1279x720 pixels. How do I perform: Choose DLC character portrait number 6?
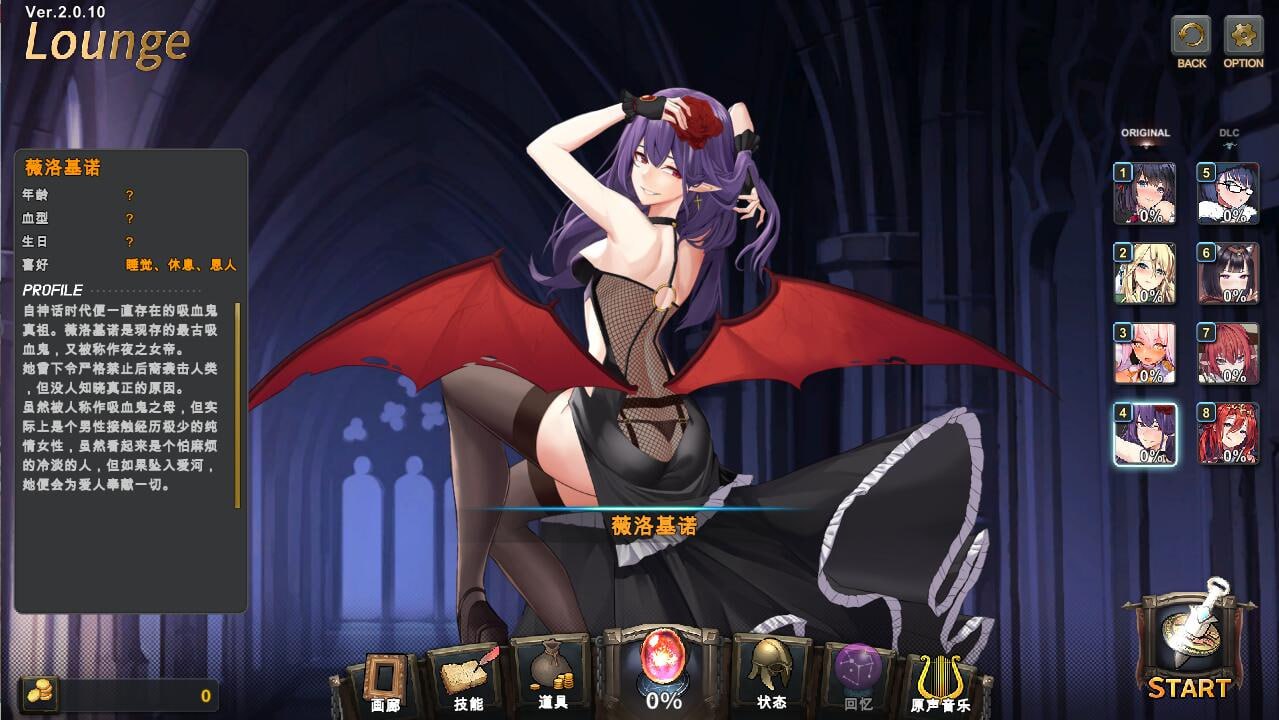[x=1228, y=273]
